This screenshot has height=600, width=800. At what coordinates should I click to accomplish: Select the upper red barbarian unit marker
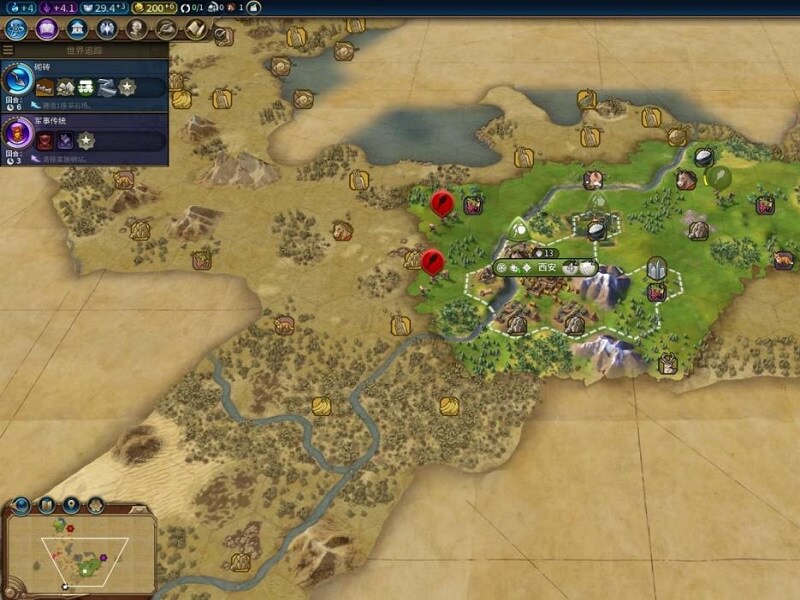441,203
